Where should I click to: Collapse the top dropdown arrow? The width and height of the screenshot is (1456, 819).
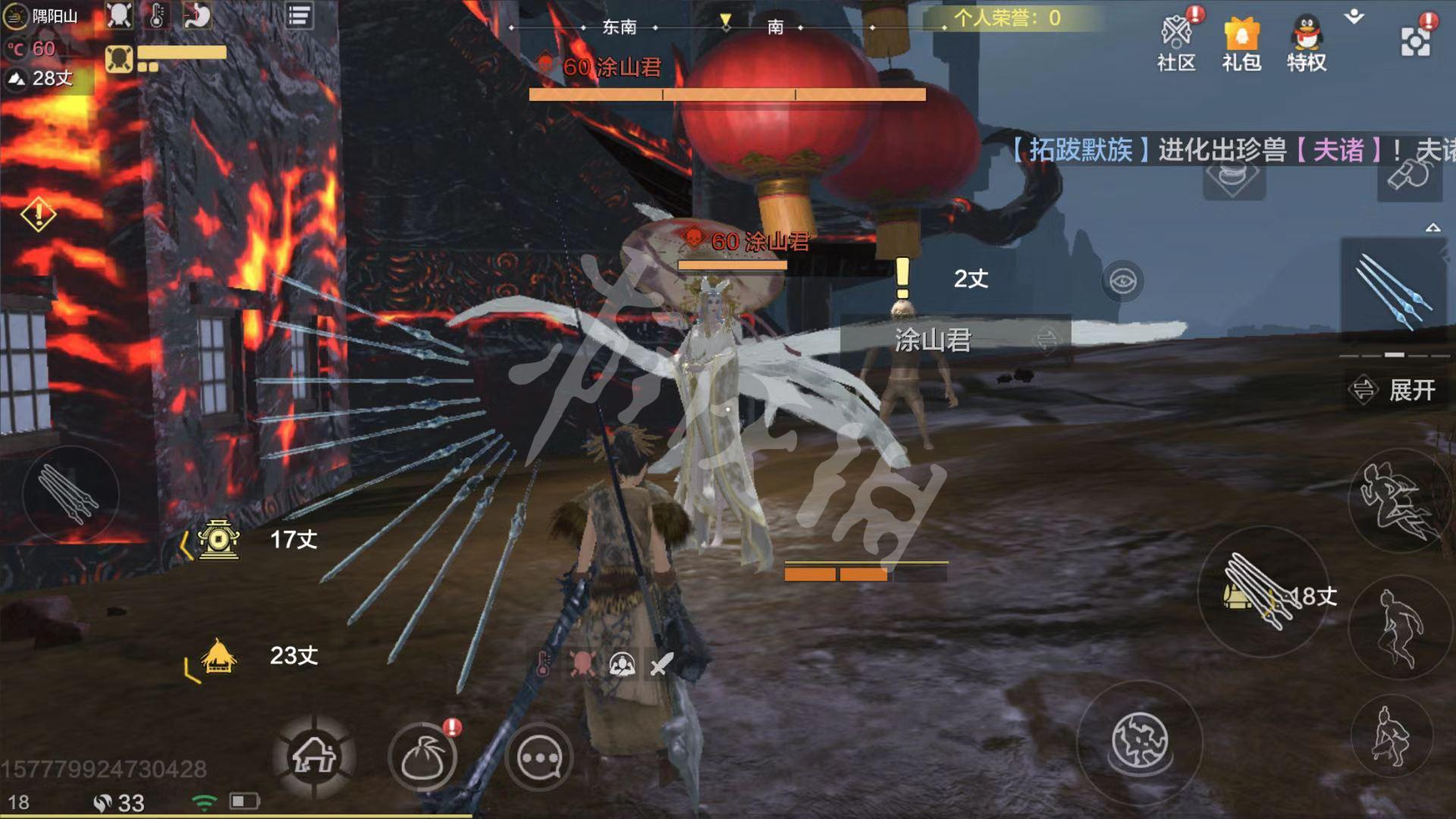[x=1354, y=17]
